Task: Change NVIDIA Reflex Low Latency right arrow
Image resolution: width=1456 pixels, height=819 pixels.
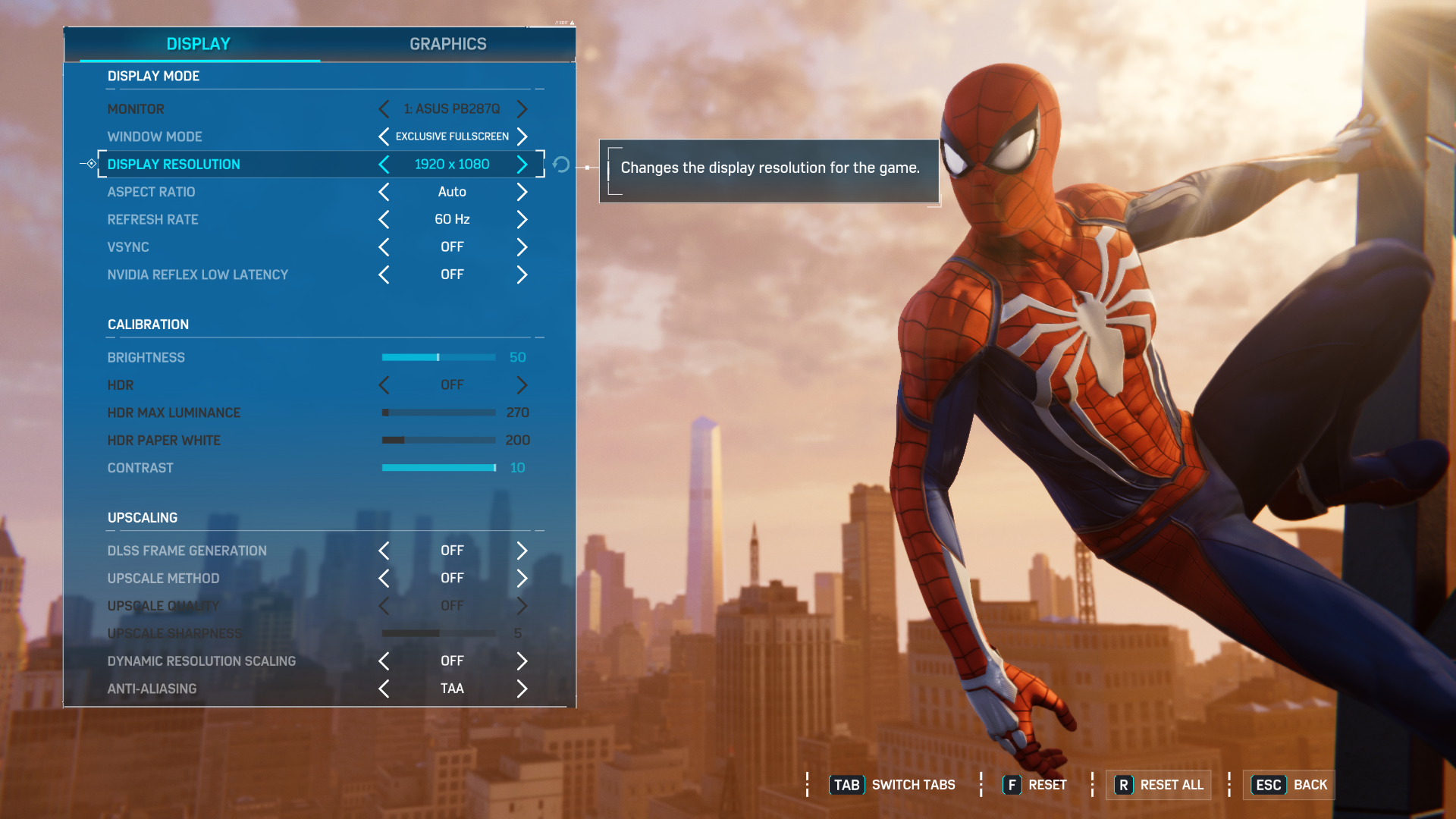Action: 522,275
